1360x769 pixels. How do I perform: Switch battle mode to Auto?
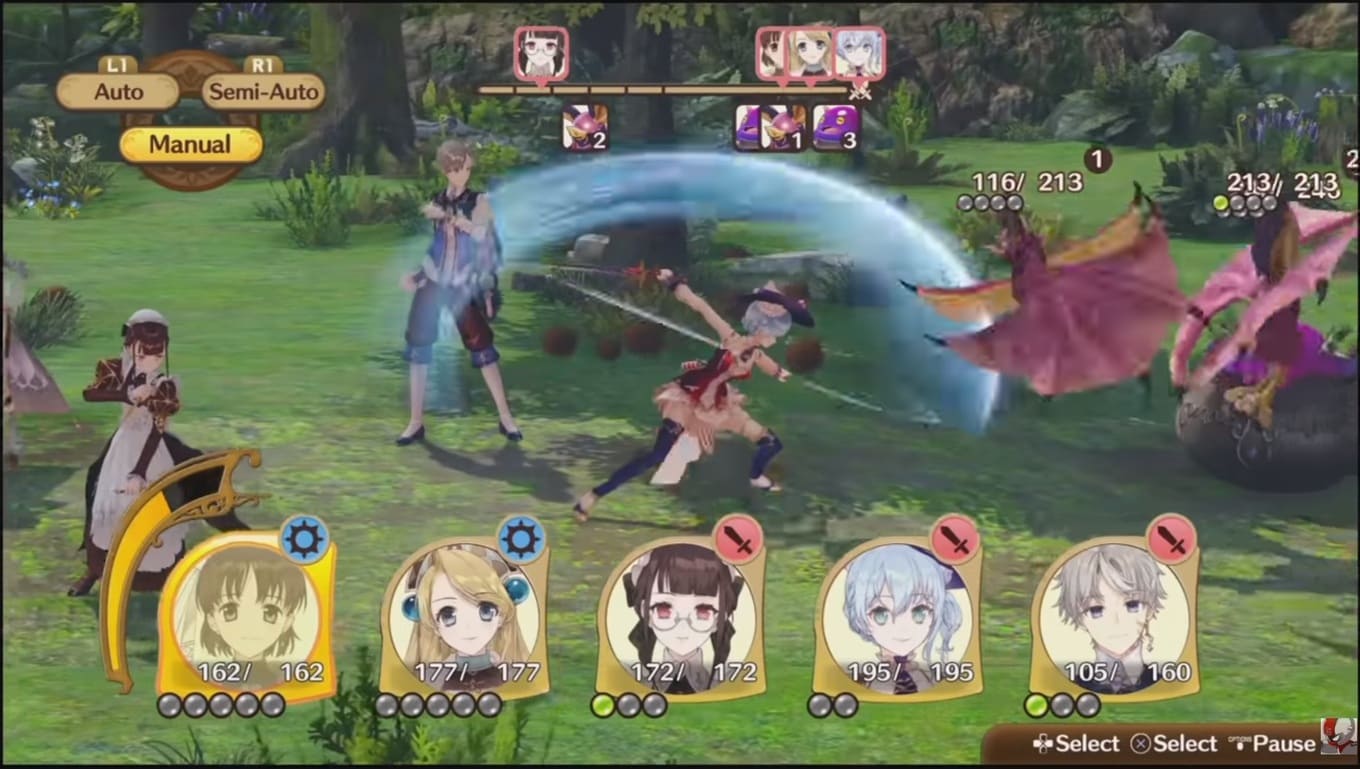pos(118,92)
